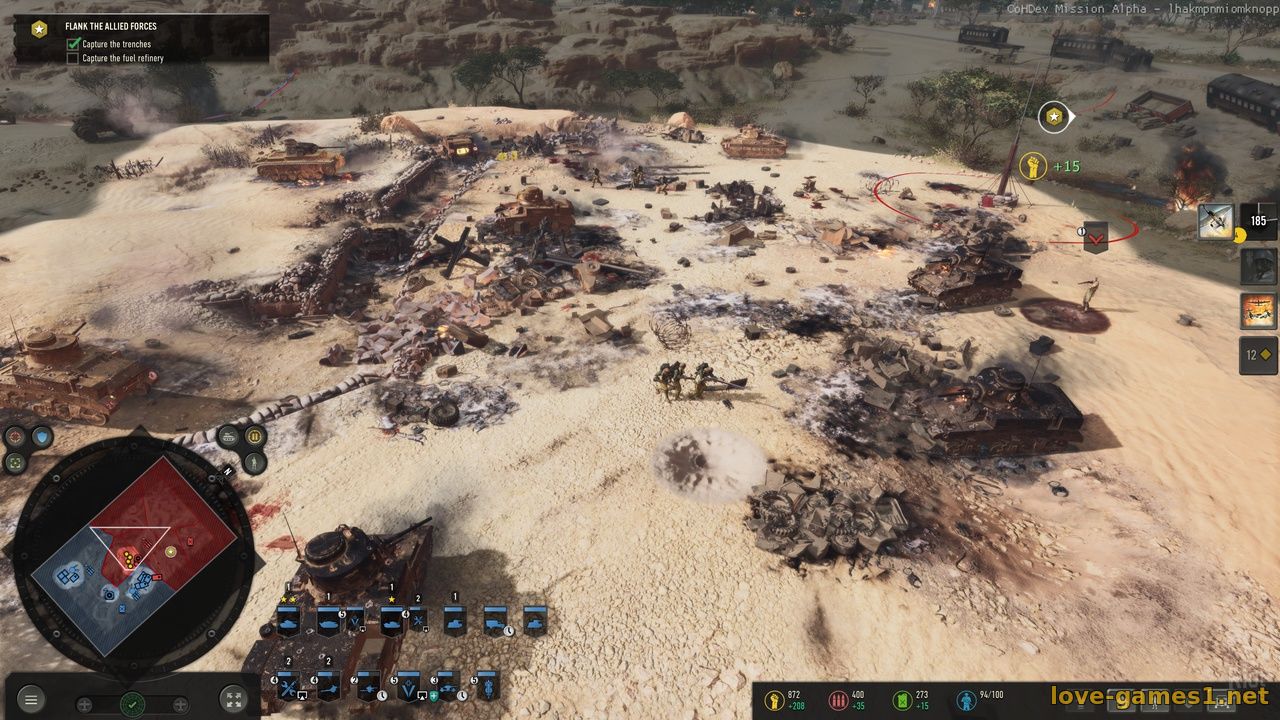Open the hamburger menu button
This screenshot has height=720, width=1280.
pyautogui.click(x=31, y=700)
